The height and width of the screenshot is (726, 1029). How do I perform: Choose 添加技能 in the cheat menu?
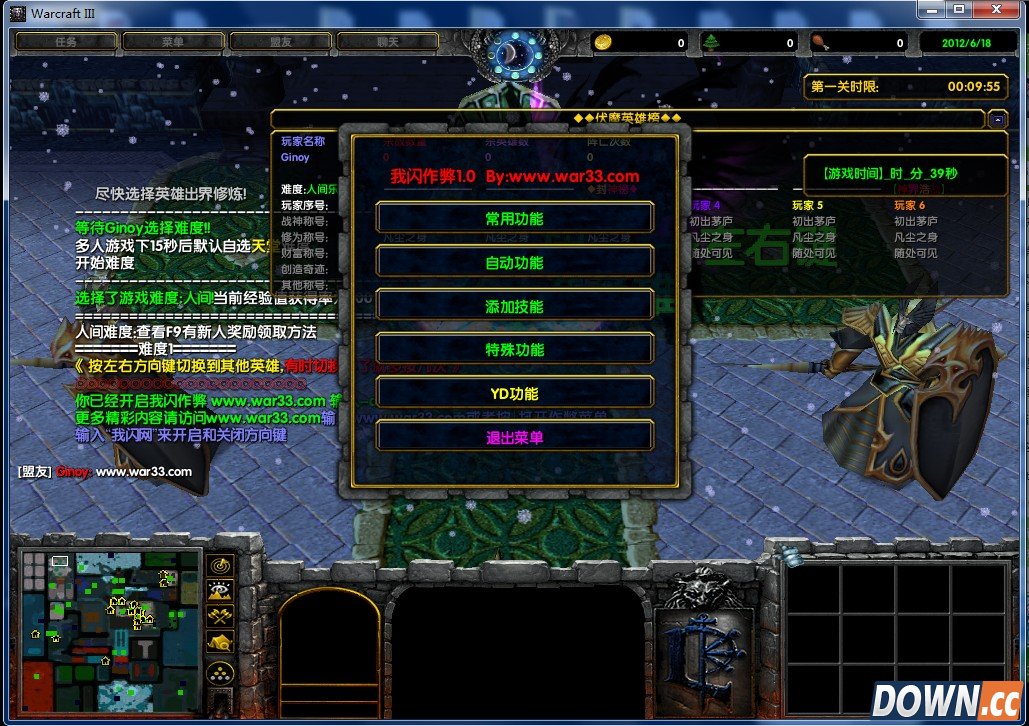click(x=514, y=306)
